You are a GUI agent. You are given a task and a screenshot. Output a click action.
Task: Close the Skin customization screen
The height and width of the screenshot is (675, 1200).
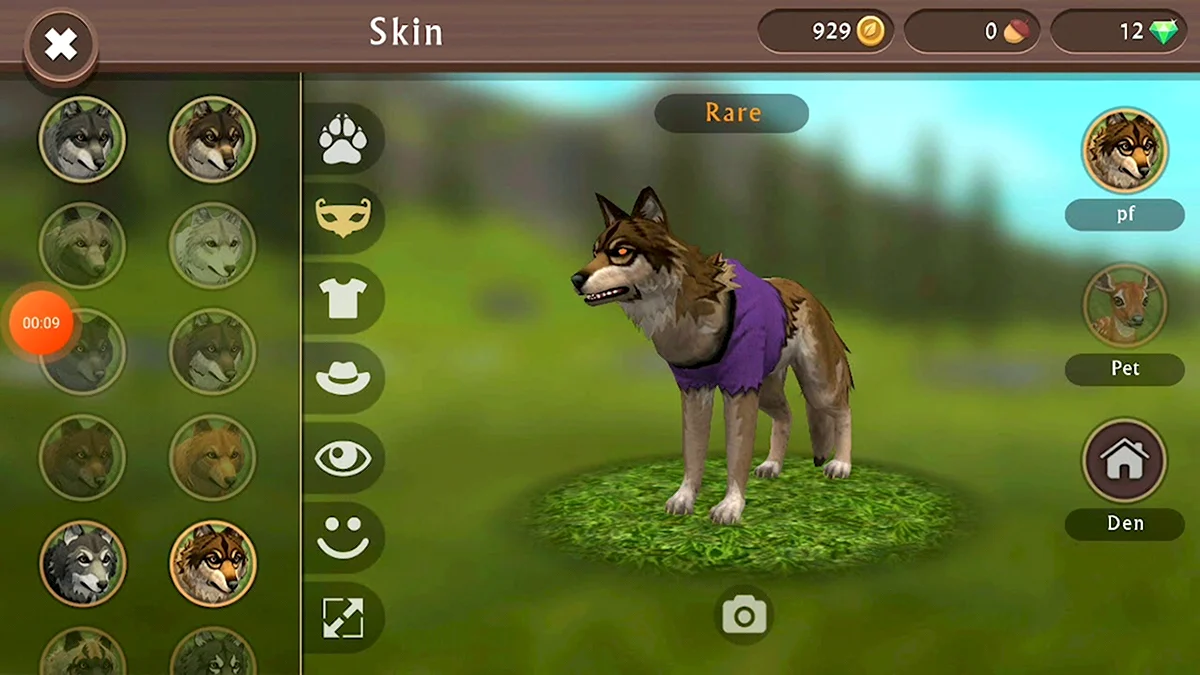click(x=61, y=44)
